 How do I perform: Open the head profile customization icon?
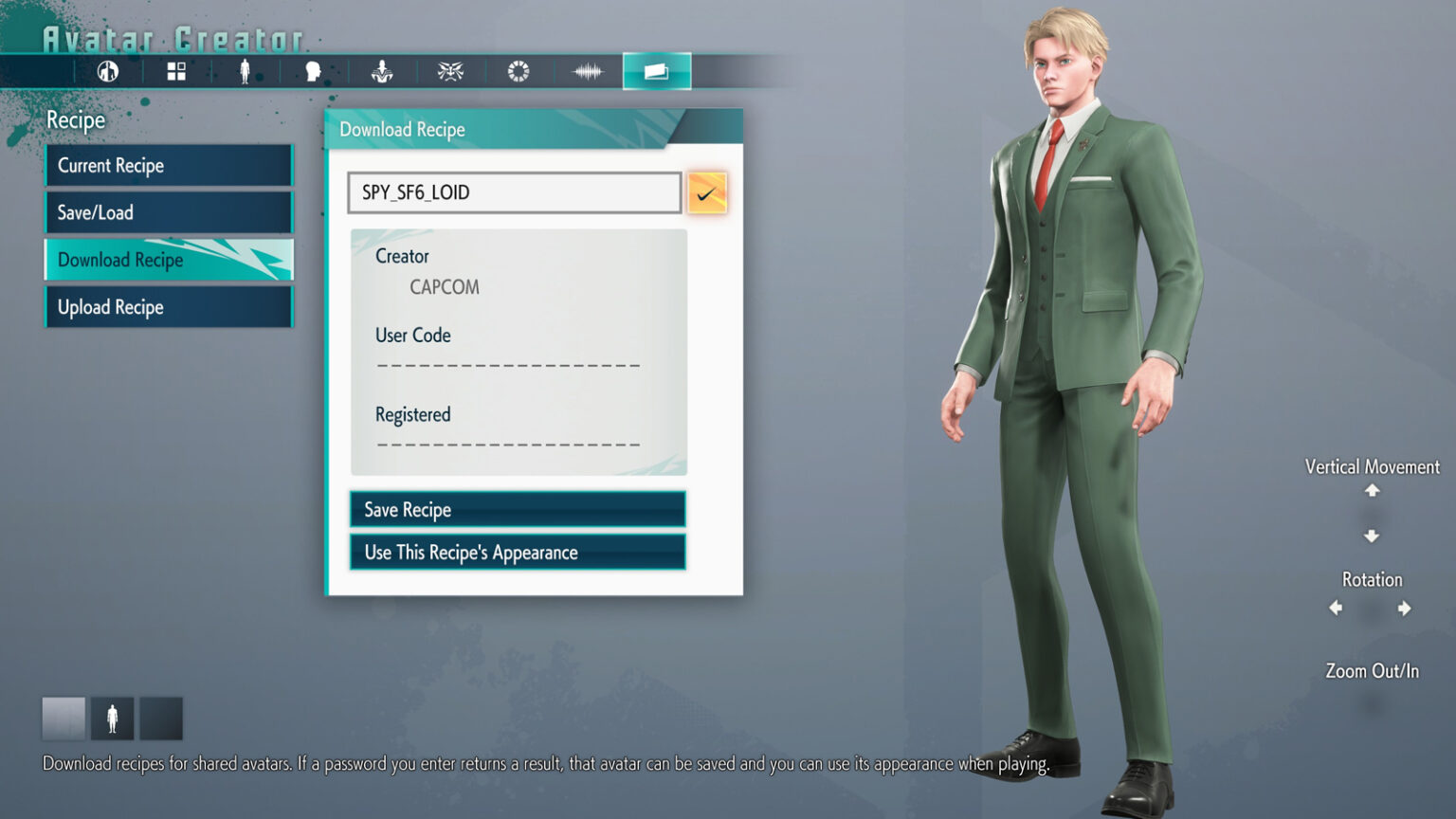click(314, 70)
